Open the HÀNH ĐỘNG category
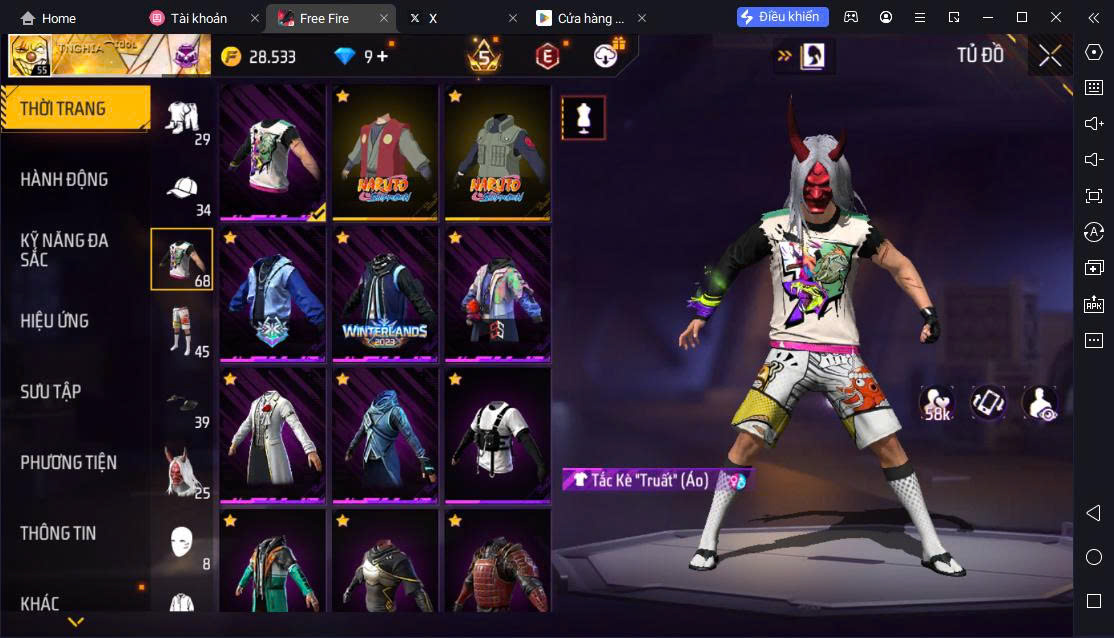 64,179
